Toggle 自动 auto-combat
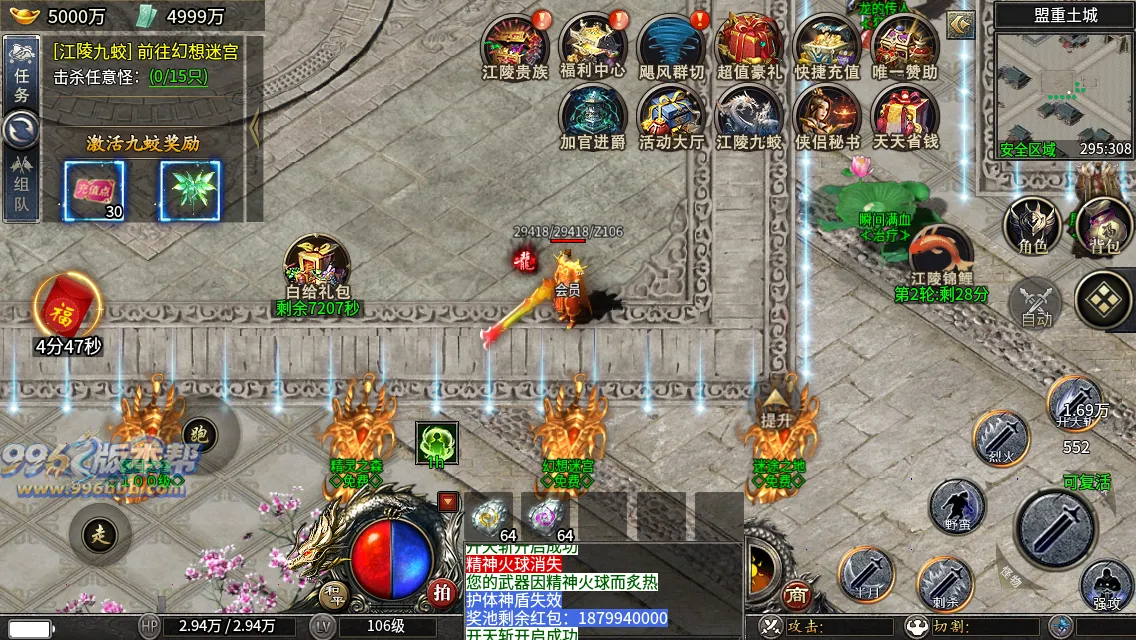The width and height of the screenshot is (1136, 640). tap(1036, 303)
